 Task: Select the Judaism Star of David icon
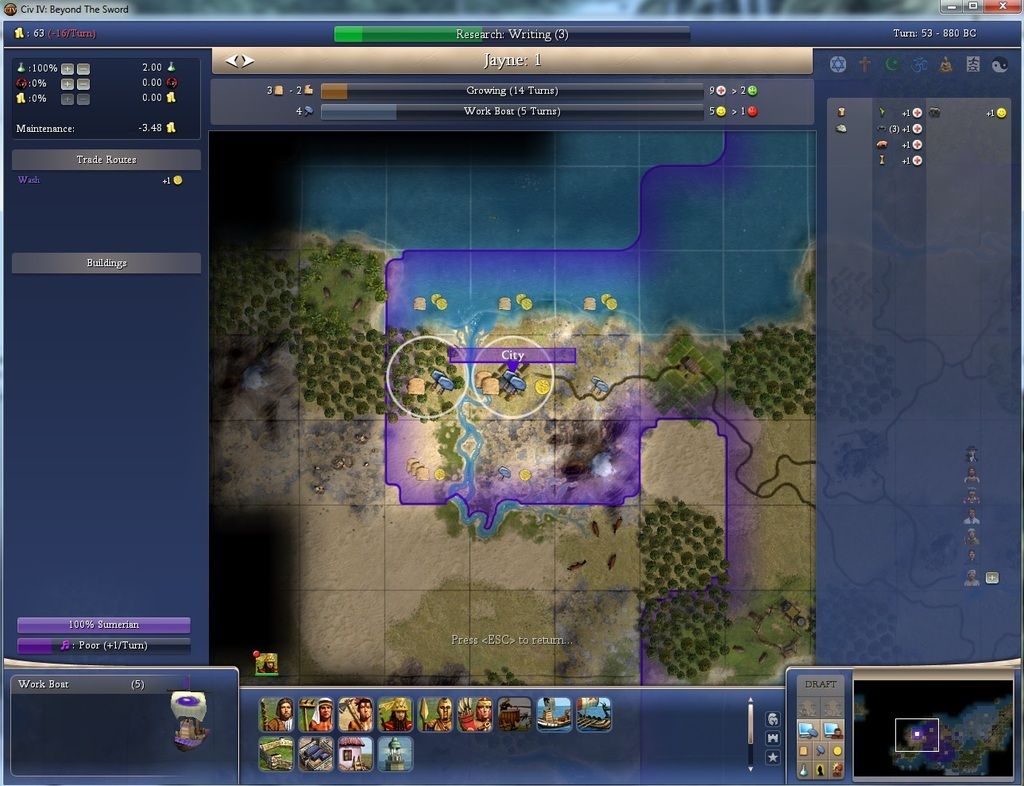click(838, 64)
